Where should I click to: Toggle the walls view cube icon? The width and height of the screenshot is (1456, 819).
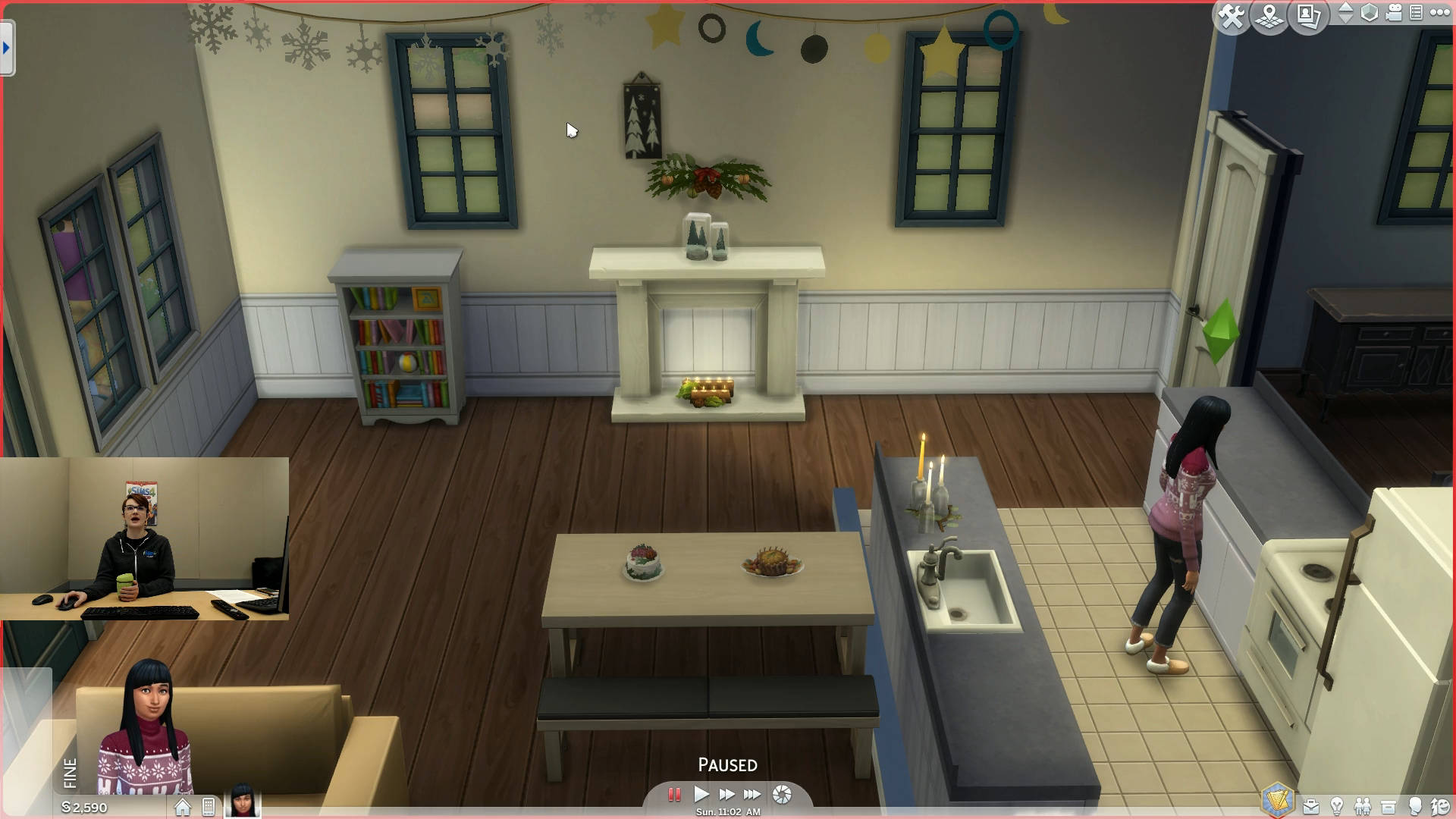(1370, 13)
